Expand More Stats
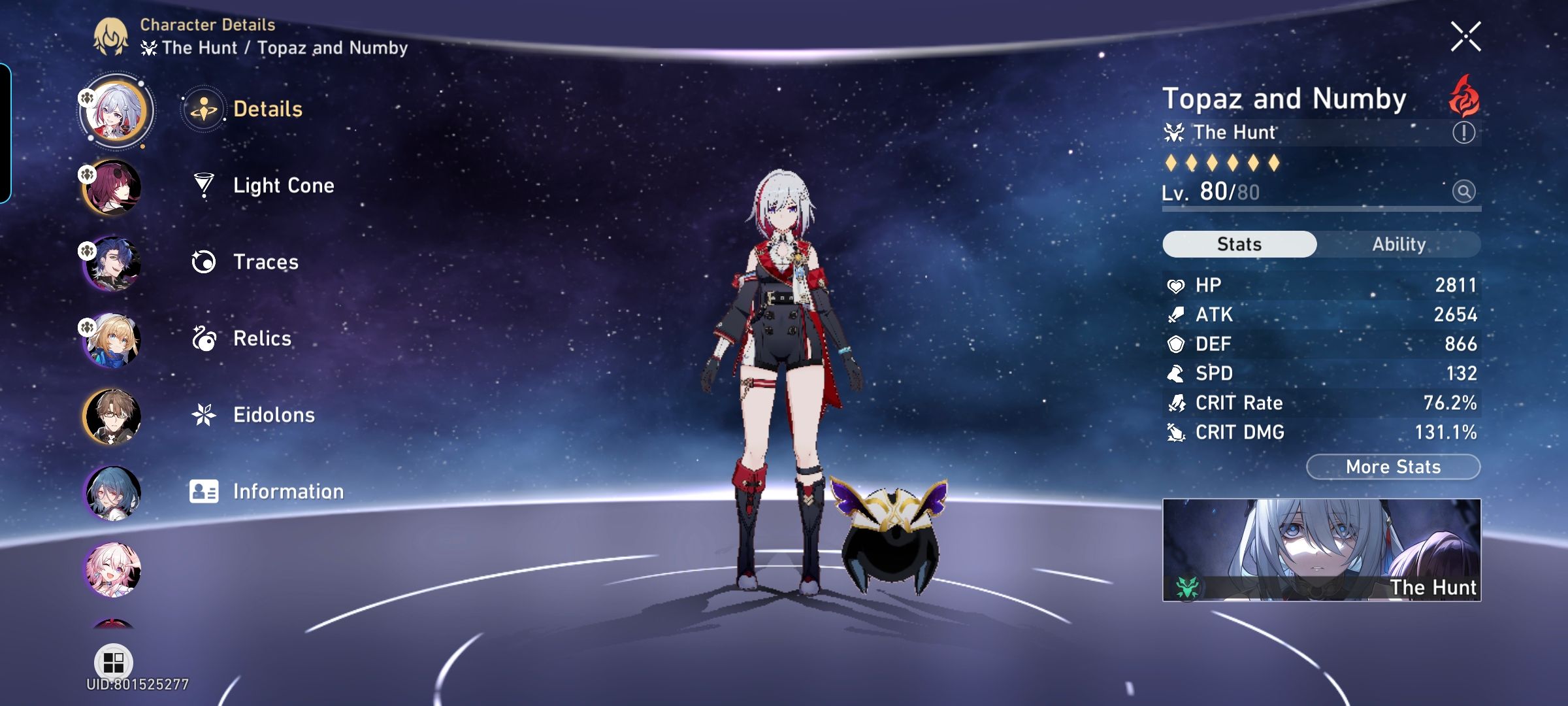Image resolution: width=1568 pixels, height=706 pixels. [1392, 467]
